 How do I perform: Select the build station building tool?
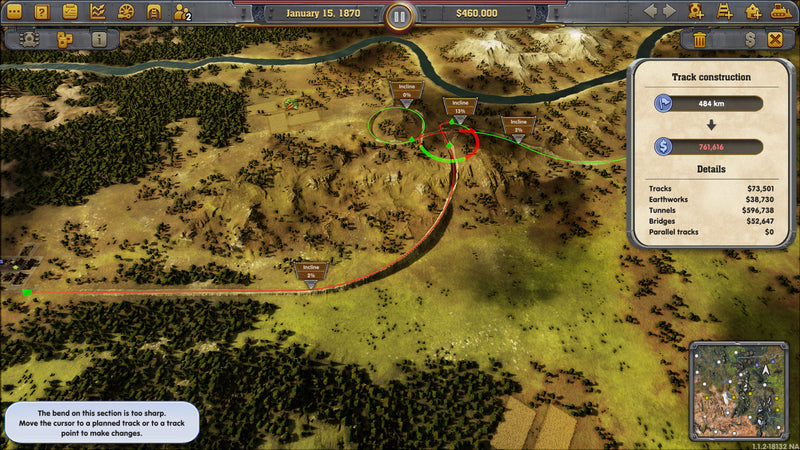pos(752,12)
